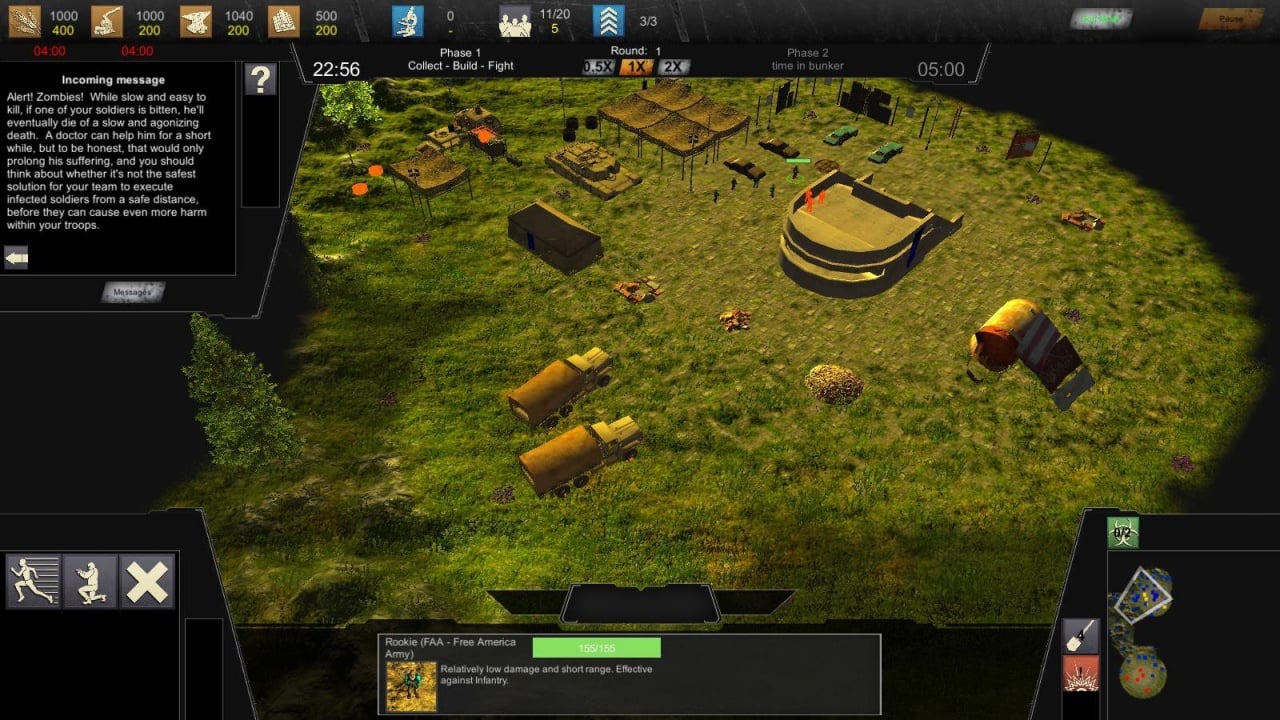
Task: Click the chevron rank icon
Action: point(608,21)
